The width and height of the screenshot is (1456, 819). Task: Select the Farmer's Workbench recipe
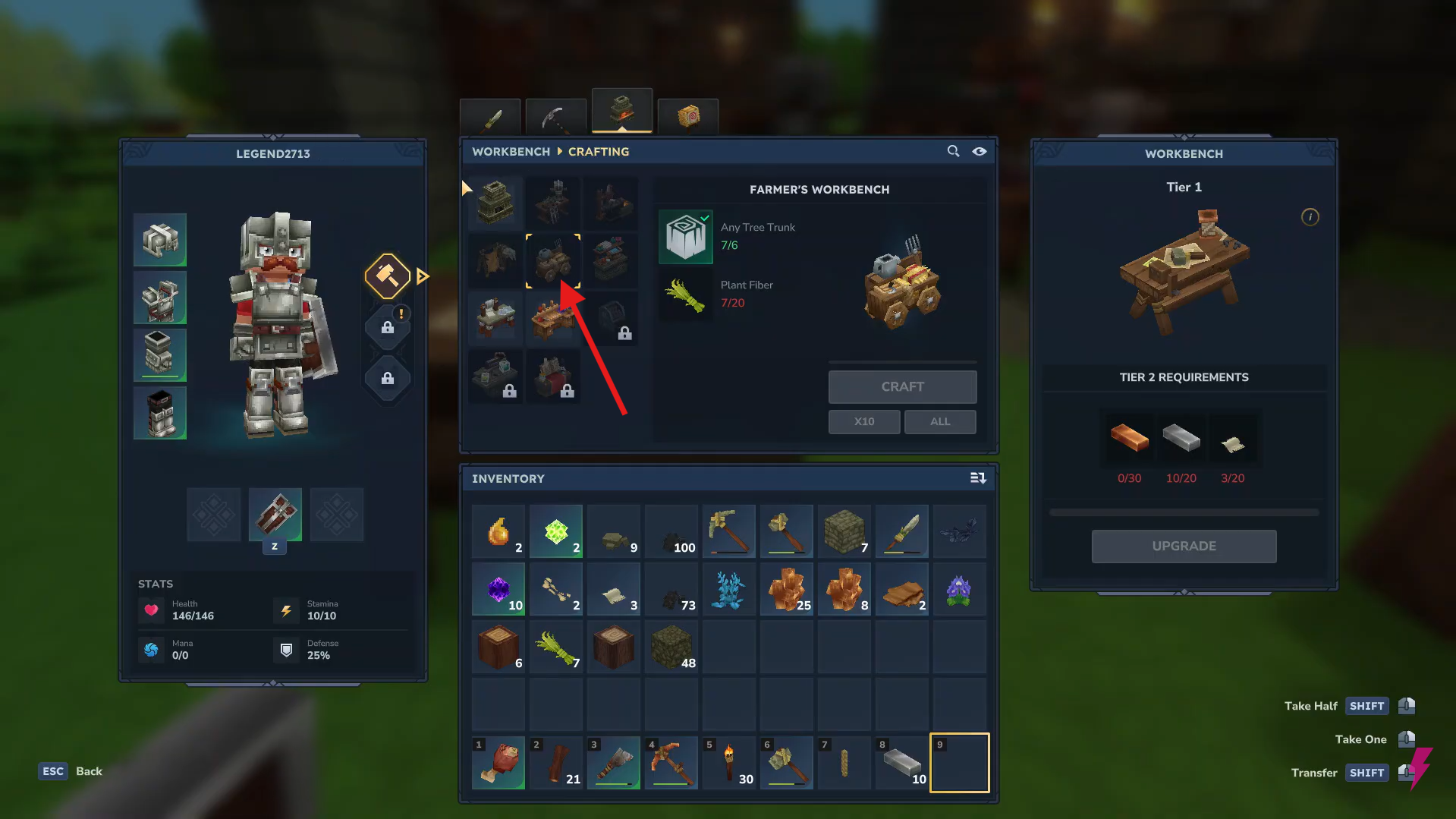[553, 261]
